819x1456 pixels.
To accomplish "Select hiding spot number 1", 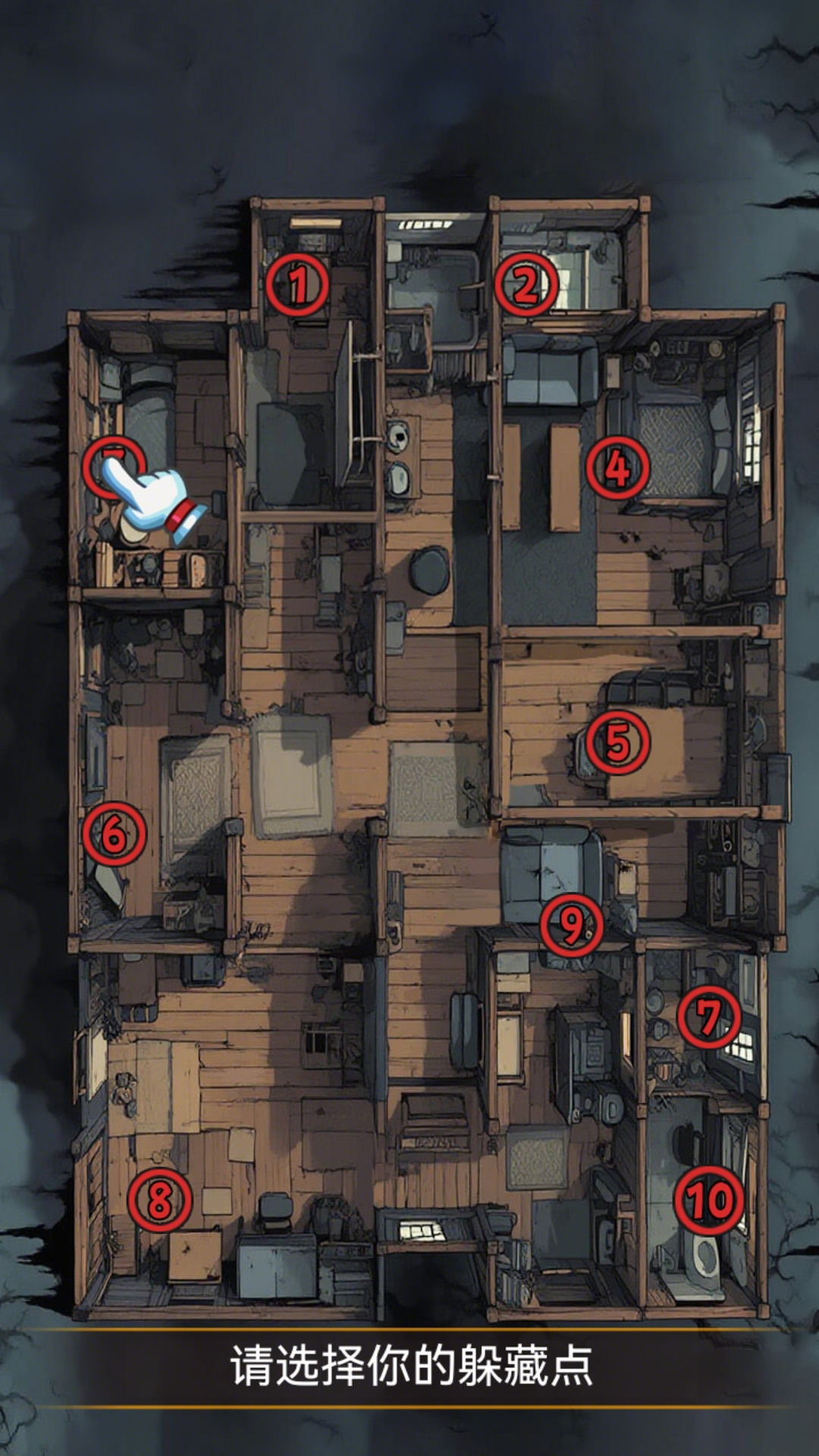I will [298, 285].
